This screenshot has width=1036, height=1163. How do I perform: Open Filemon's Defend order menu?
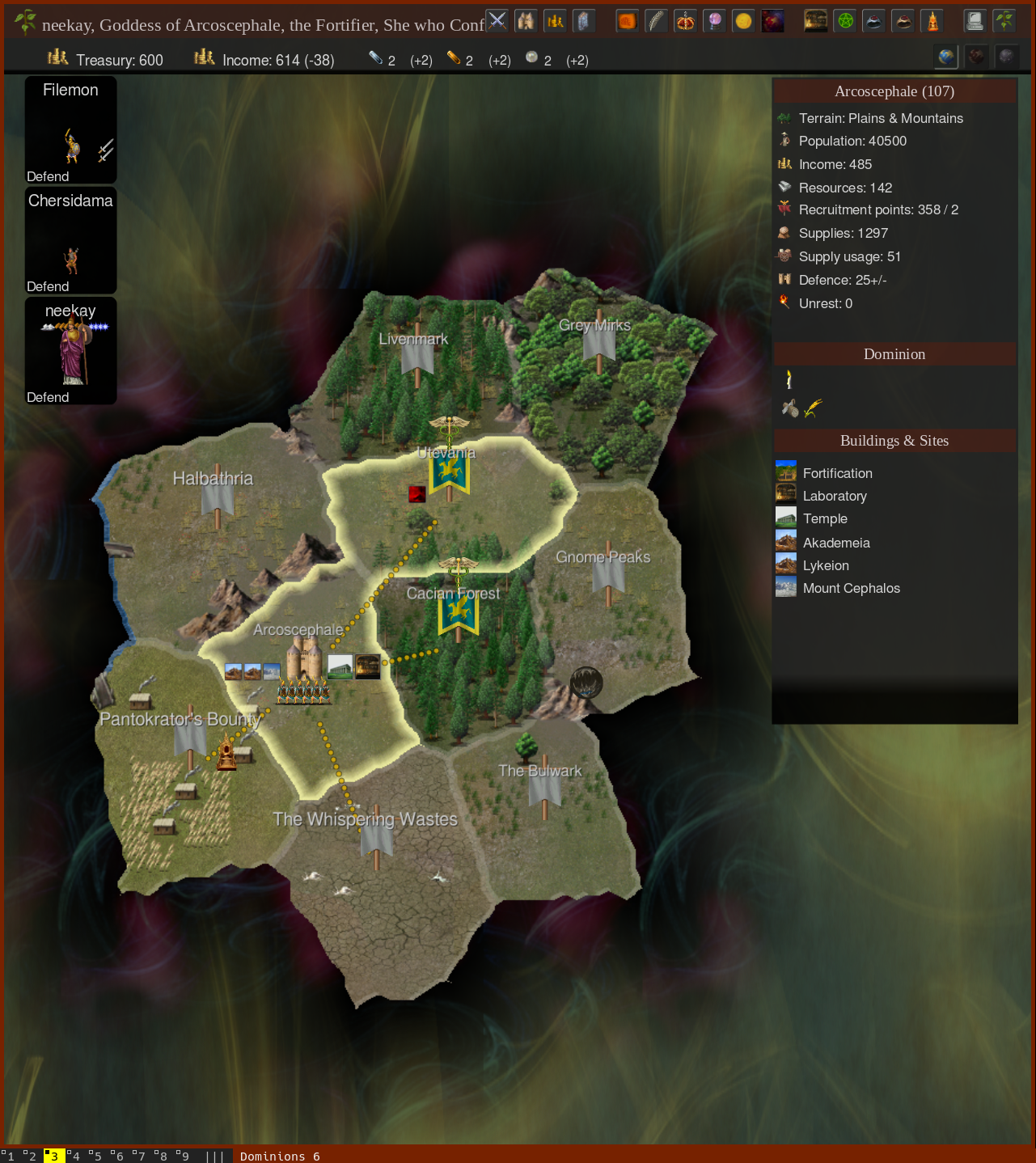[48, 176]
